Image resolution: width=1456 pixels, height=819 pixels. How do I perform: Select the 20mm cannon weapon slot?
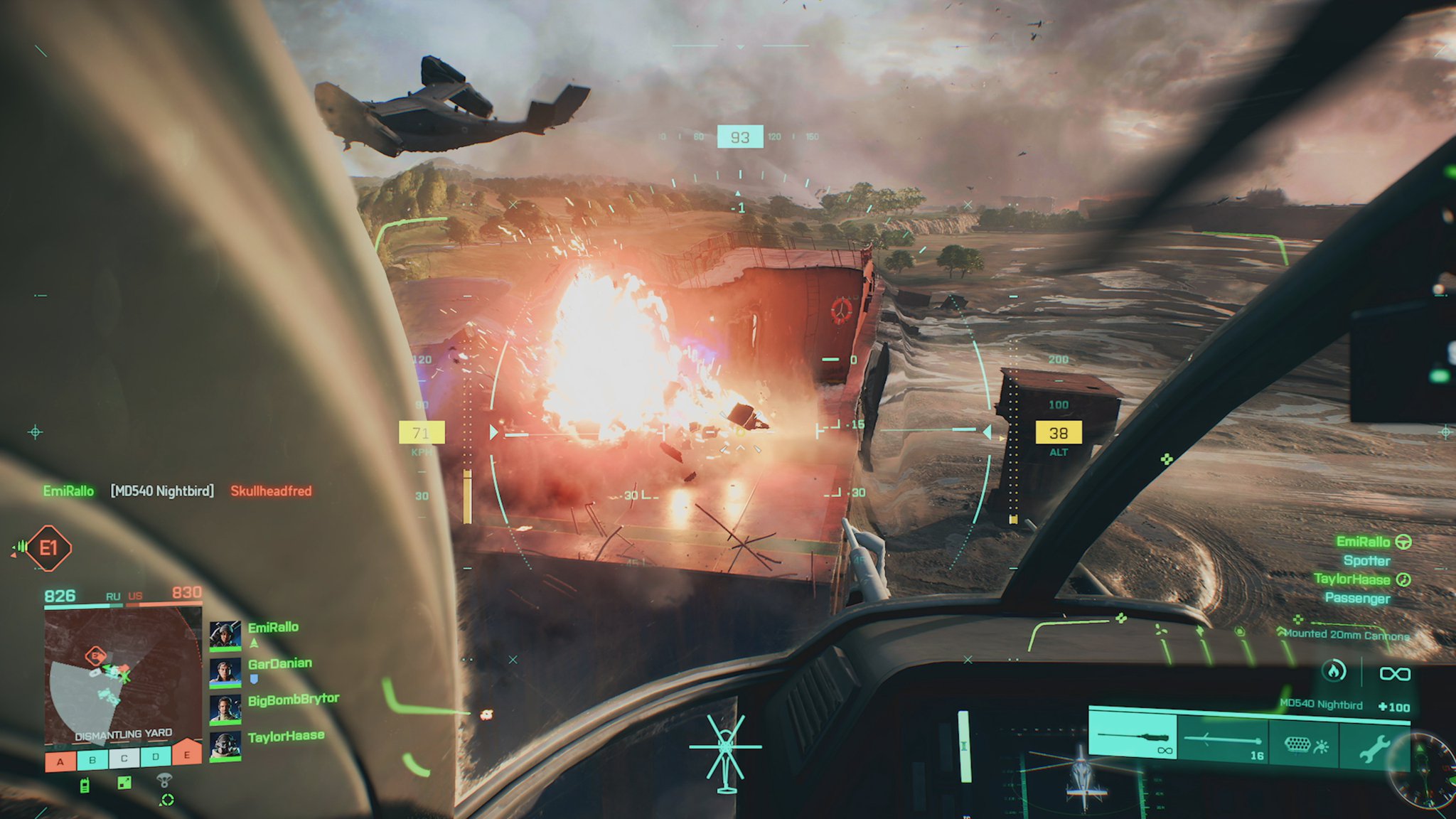click(1133, 737)
